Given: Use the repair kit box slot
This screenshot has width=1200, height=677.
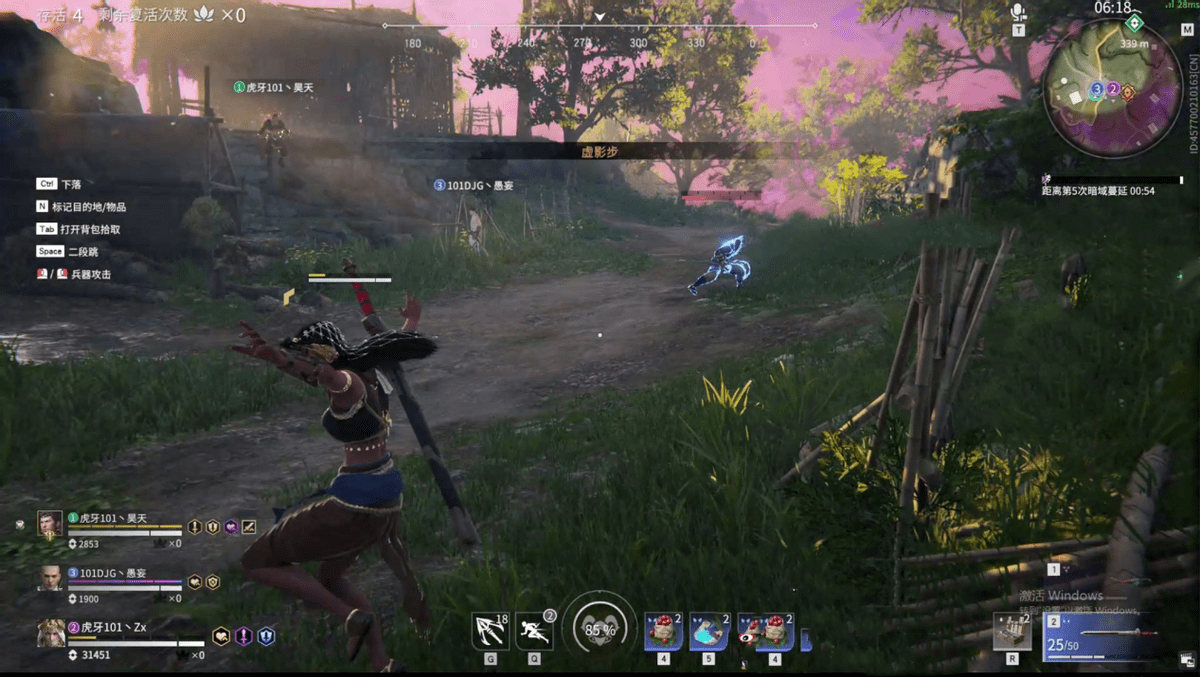Looking at the screenshot, I should click(1012, 632).
